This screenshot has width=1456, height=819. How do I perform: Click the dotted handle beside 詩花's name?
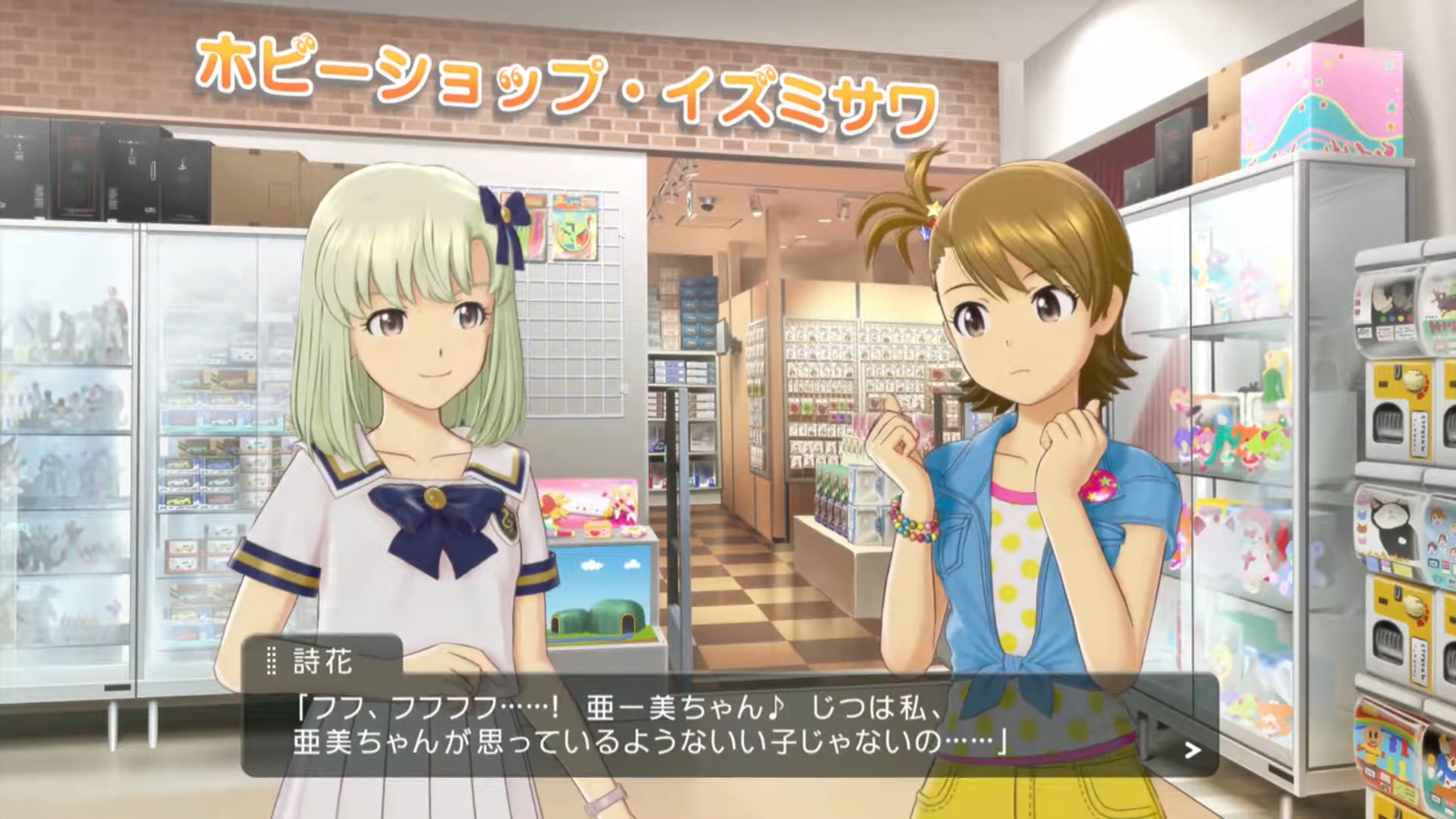point(271,661)
